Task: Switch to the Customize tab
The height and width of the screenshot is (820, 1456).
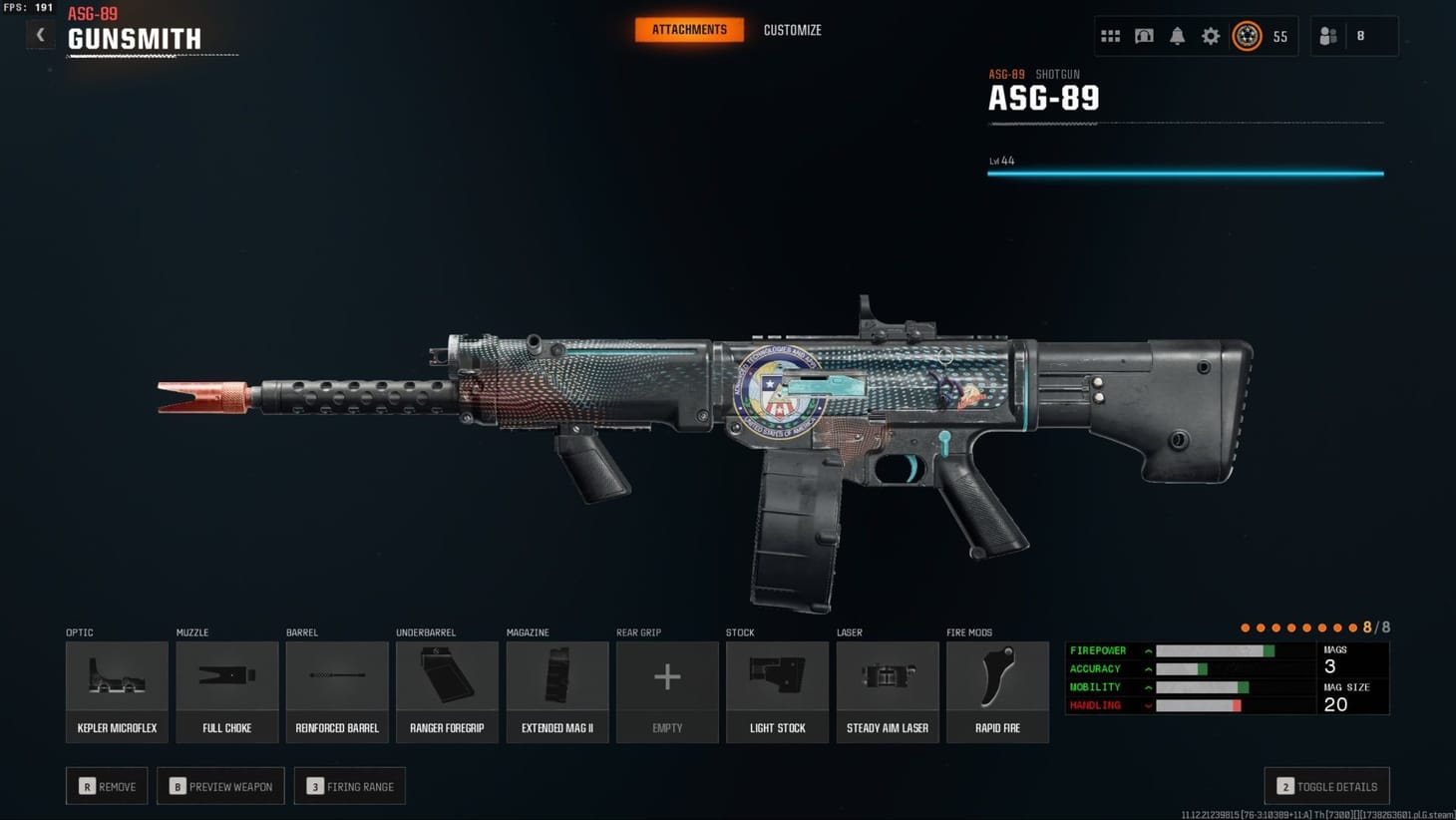Action: point(792,30)
